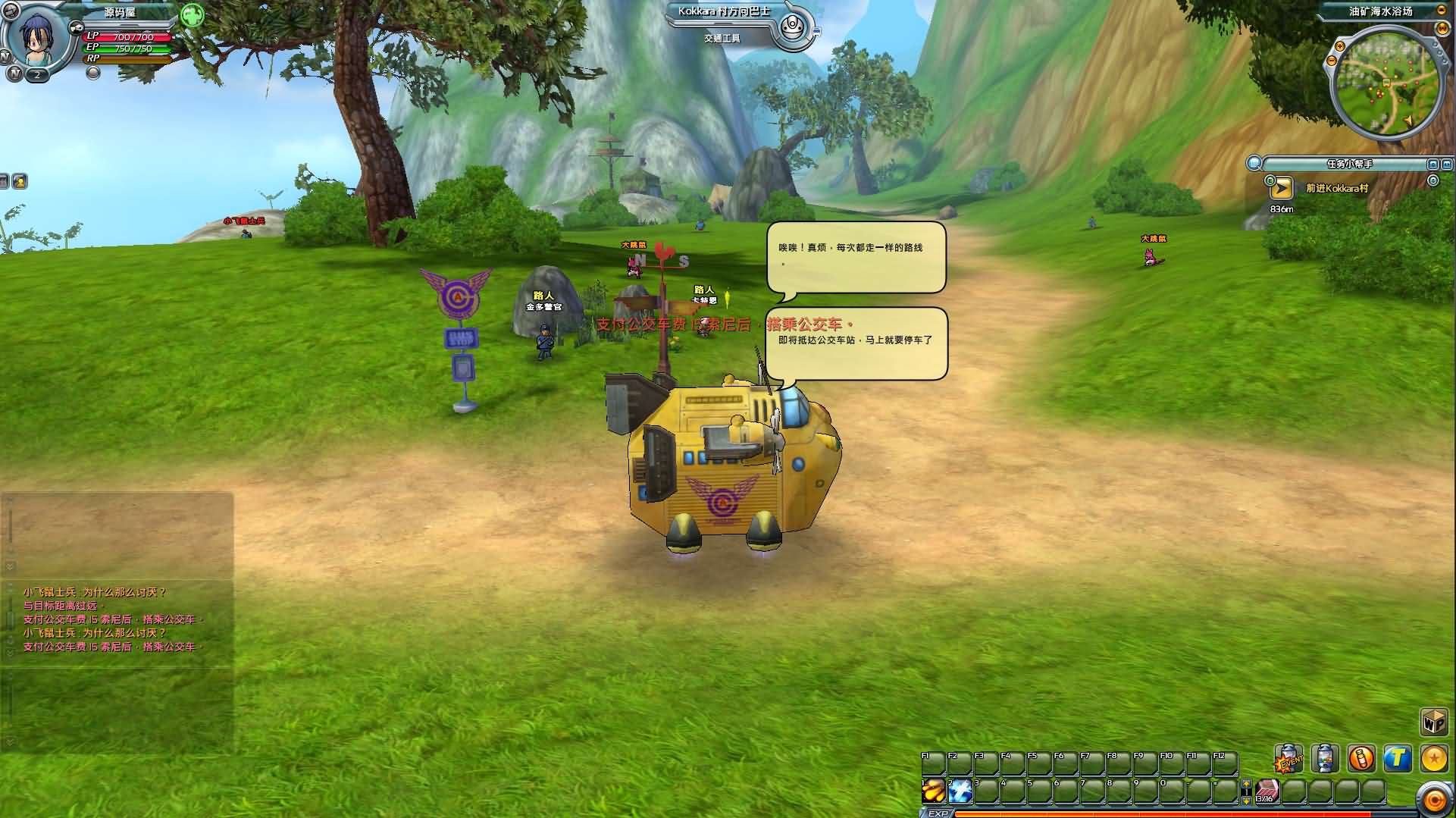Open the Capsule Corp main menu button
Viewport: 1456px width, 818px height.
[x=1435, y=800]
